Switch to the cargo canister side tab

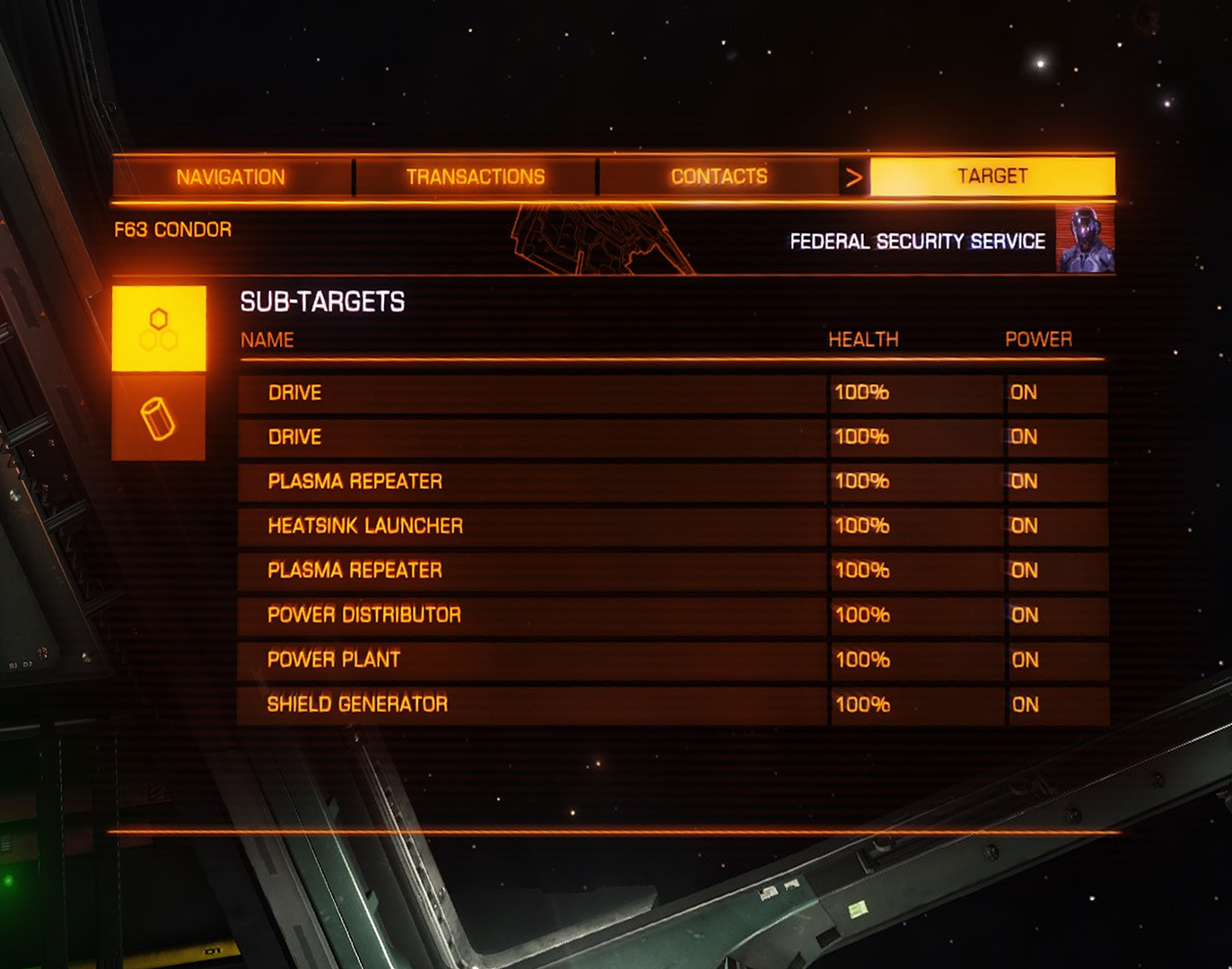pos(159,418)
